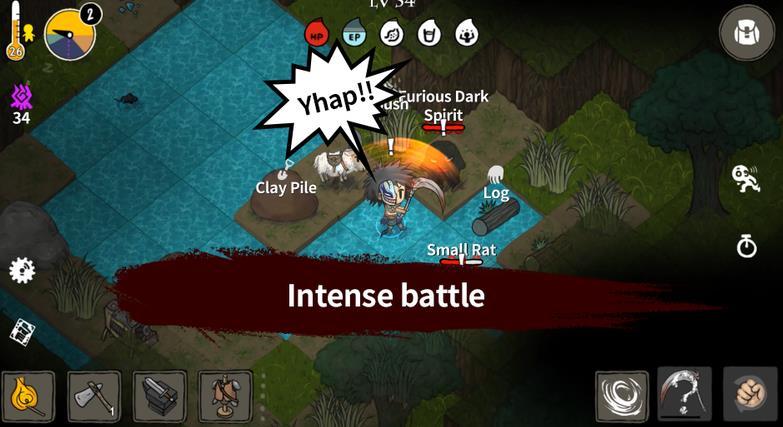Image resolution: width=783 pixels, height=427 pixels.
Task: Open the backpack inventory
Action: pos(747,33)
